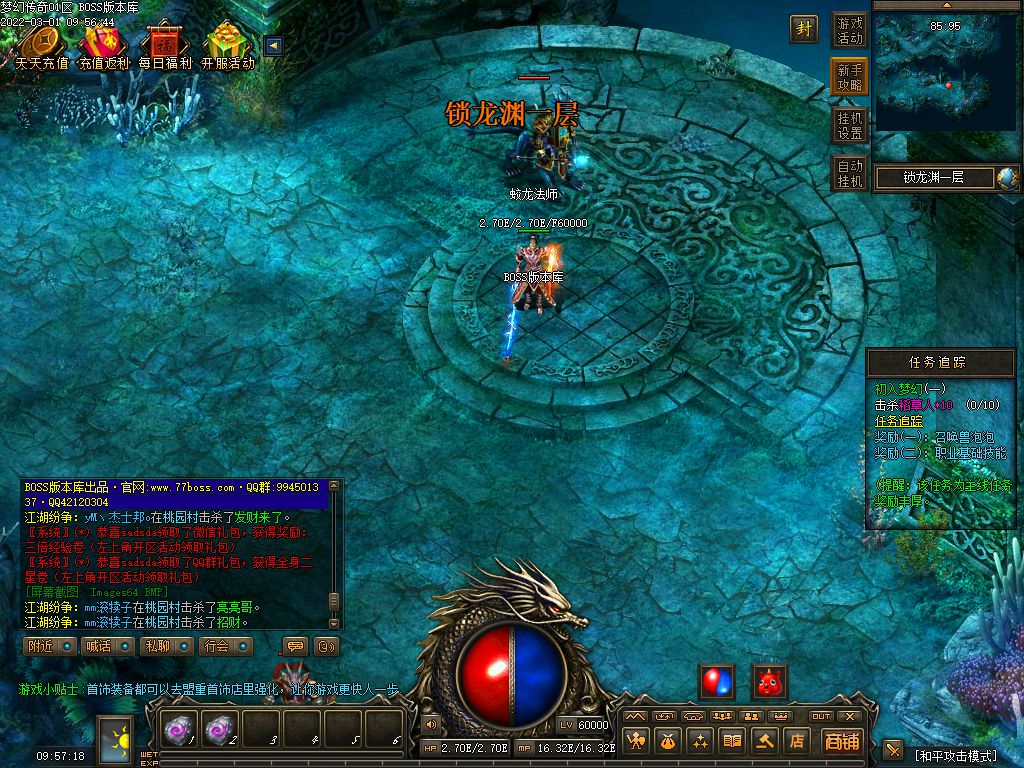Image resolution: width=1024 pixels, height=768 pixels.
Task: Open the 充值返利 recharge rebate gift
Action: pos(104,46)
